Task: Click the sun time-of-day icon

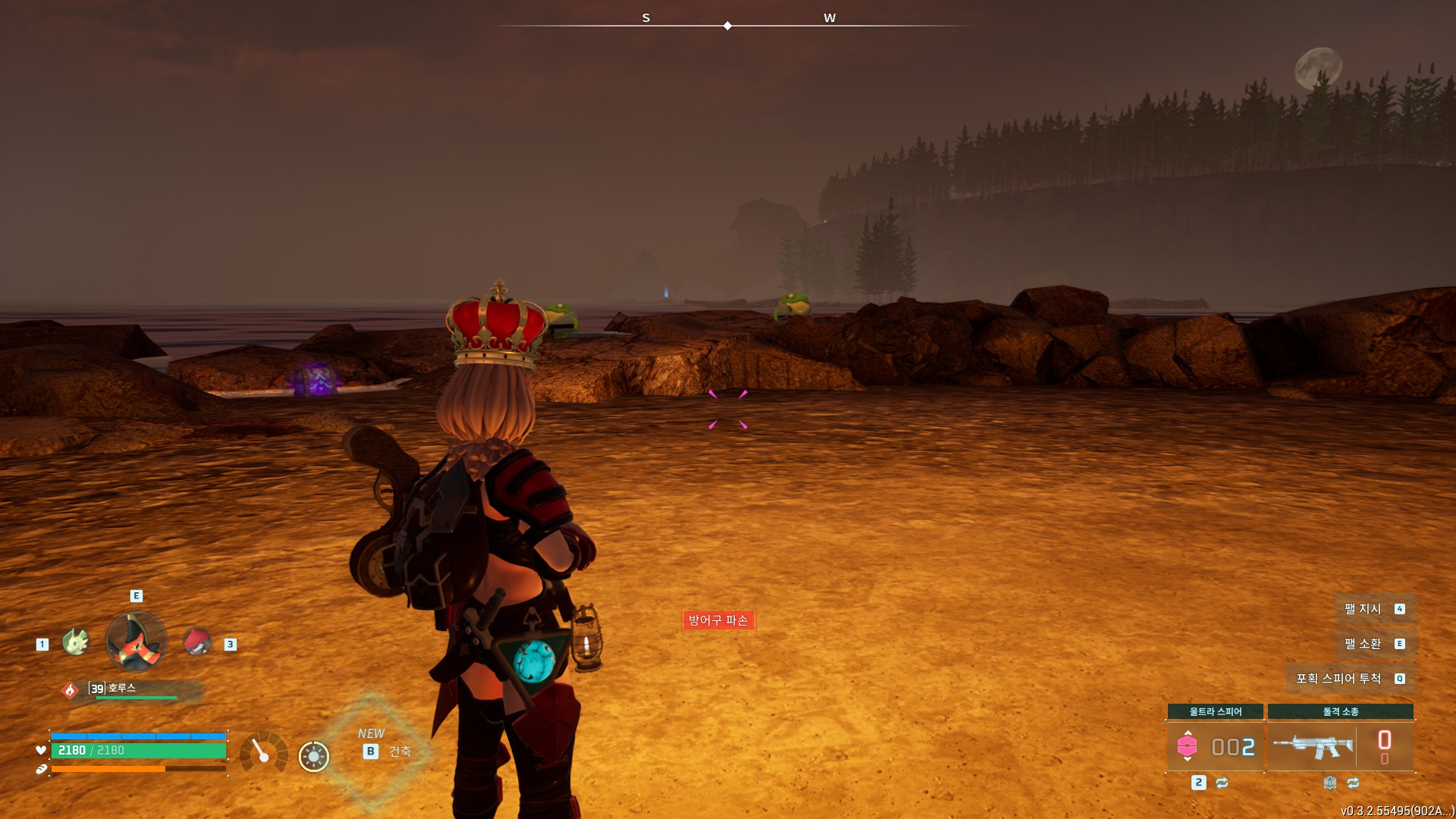Action: (314, 756)
